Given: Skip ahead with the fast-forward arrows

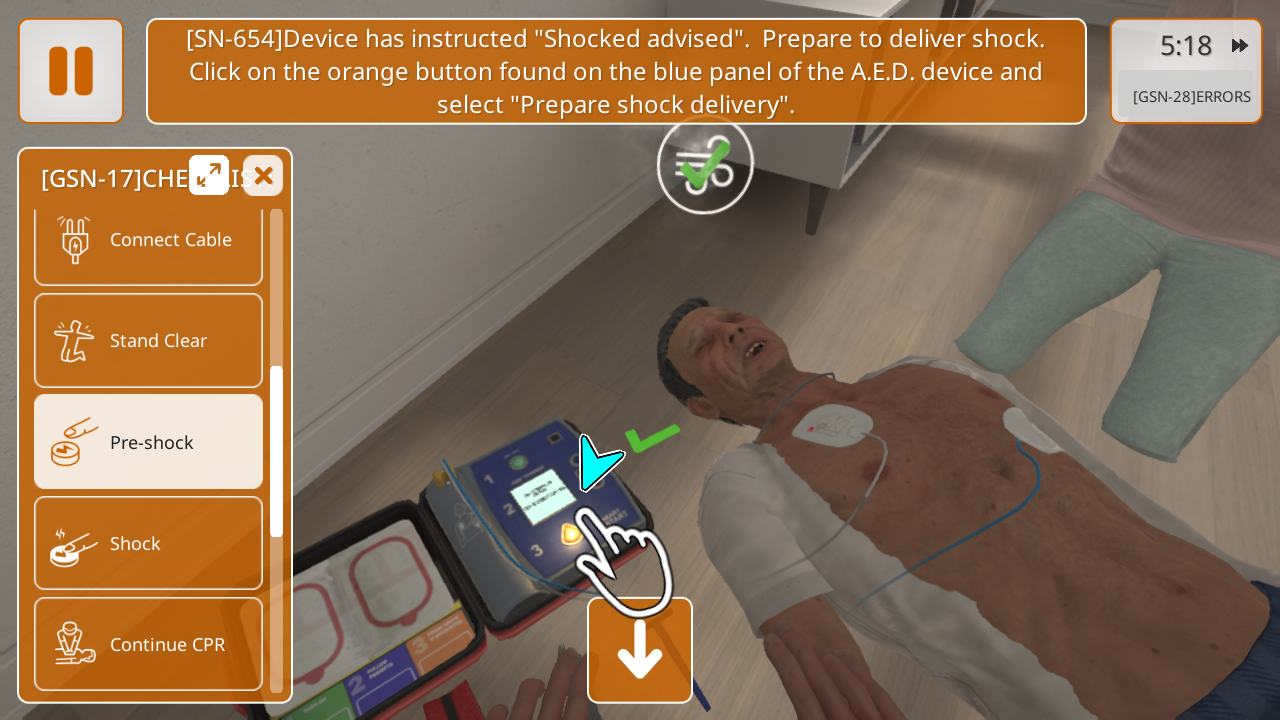Looking at the screenshot, I should [x=1240, y=45].
